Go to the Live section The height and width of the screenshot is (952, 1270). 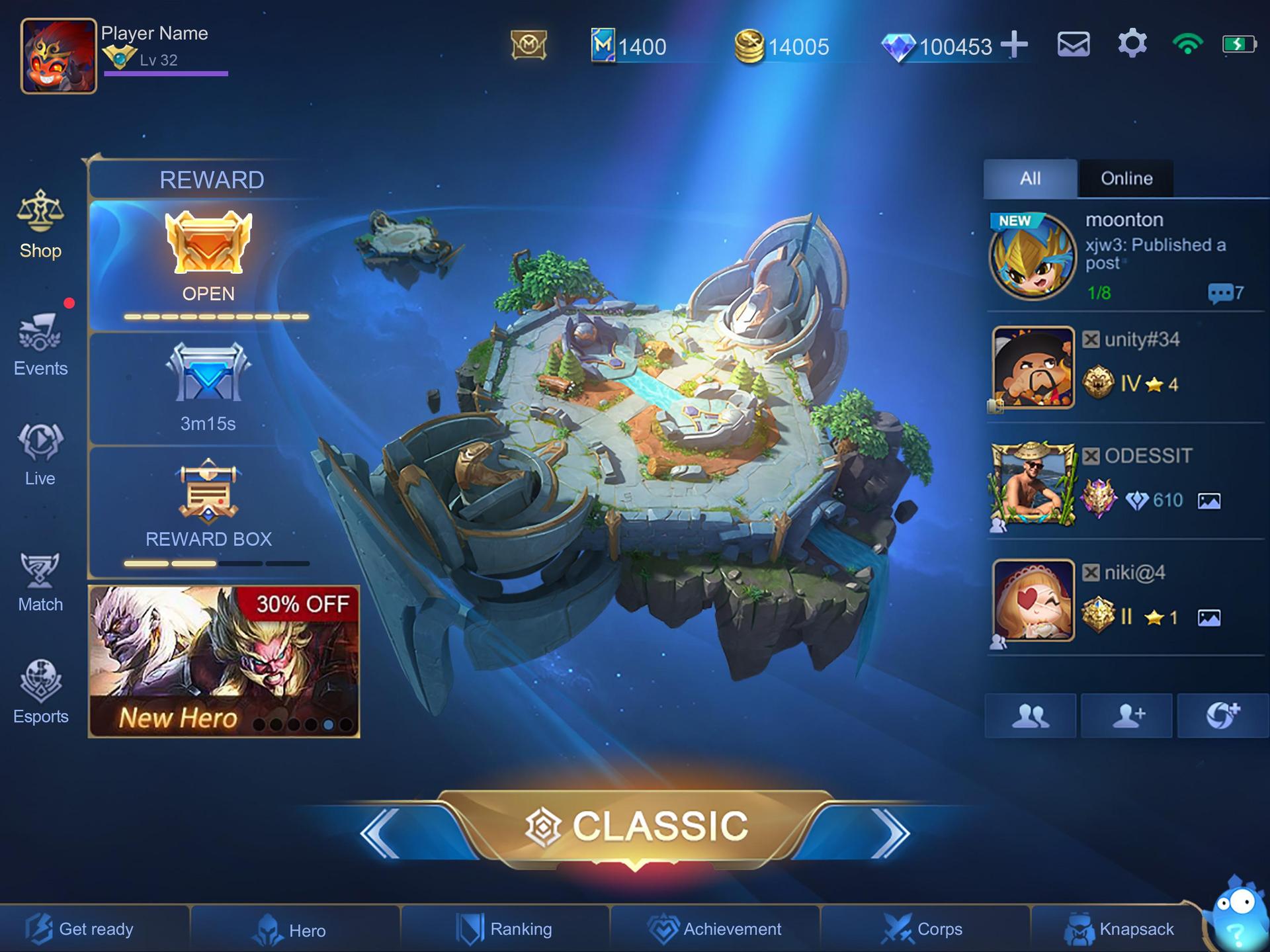point(40,453)
